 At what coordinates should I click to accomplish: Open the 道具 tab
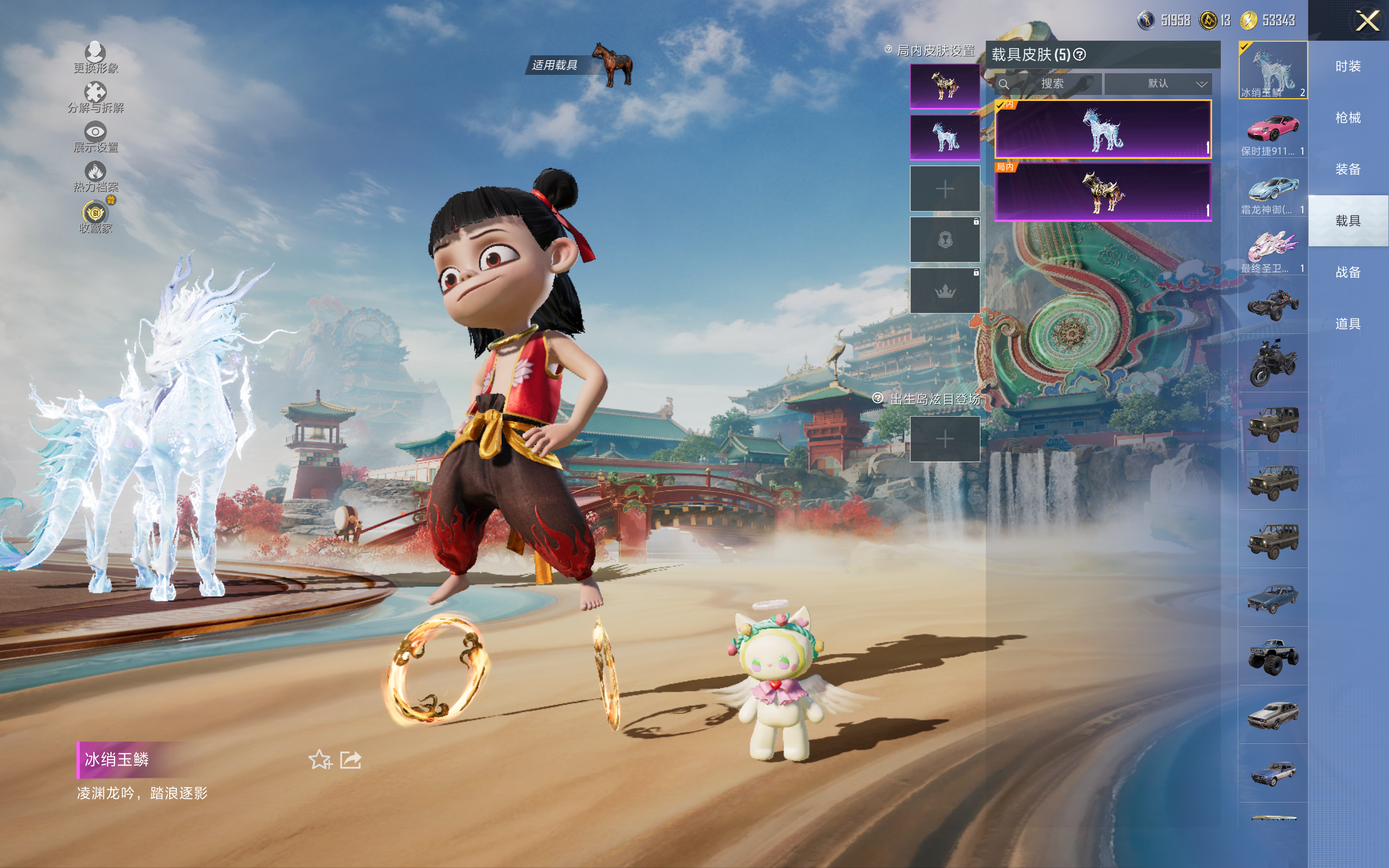1348,324
